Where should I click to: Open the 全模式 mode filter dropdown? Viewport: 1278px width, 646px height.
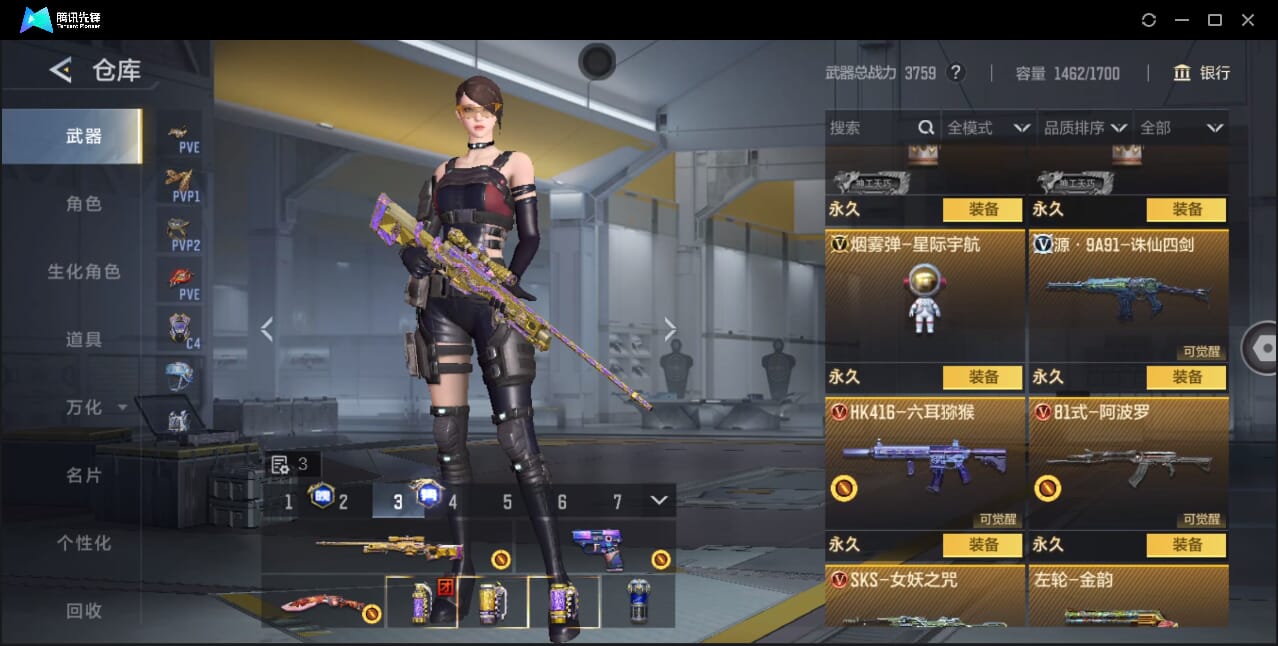(987, 128)
